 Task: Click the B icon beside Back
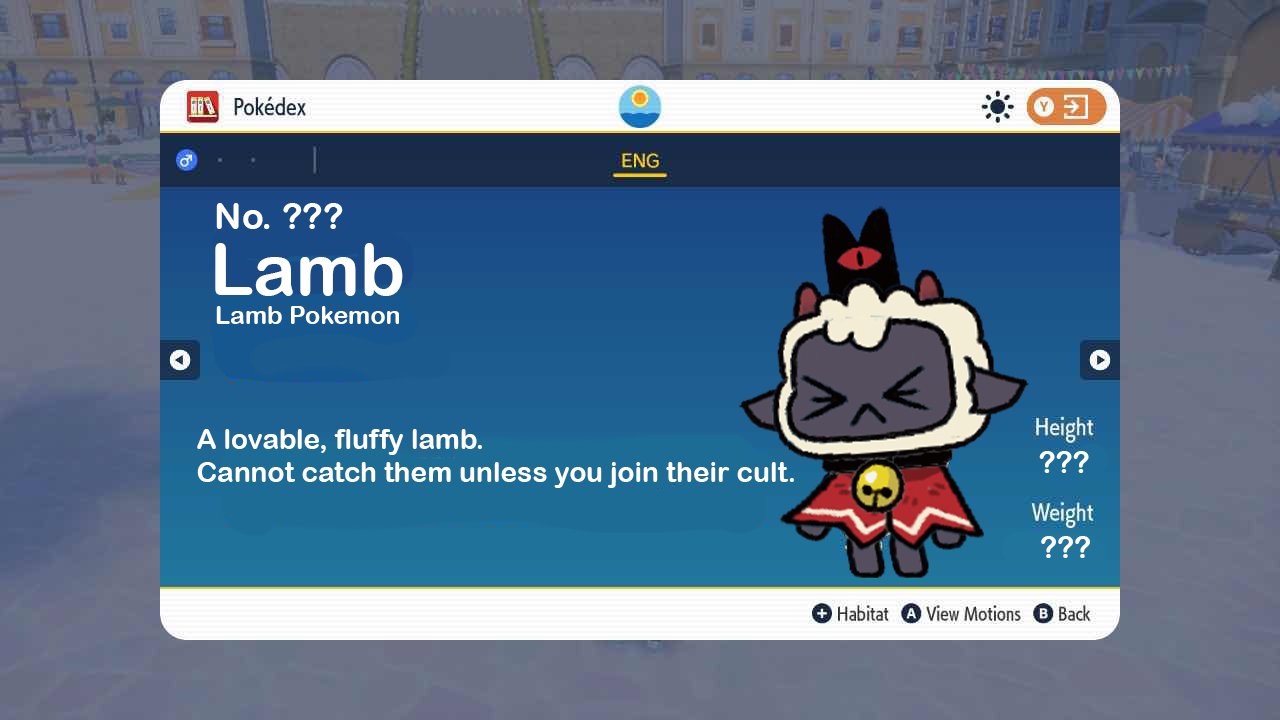(1043, 614)
